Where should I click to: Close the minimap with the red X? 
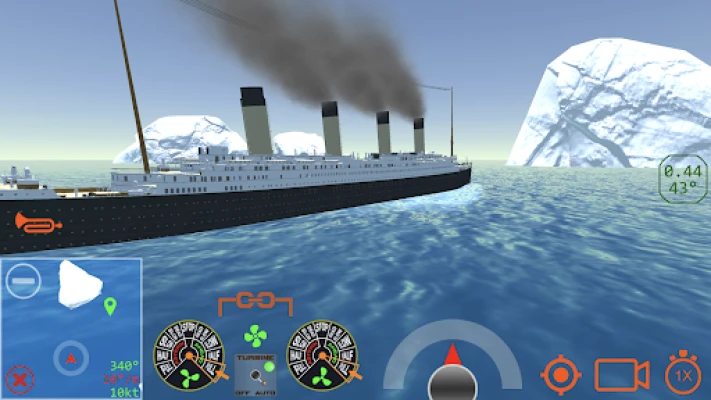(x=18, y=378)
